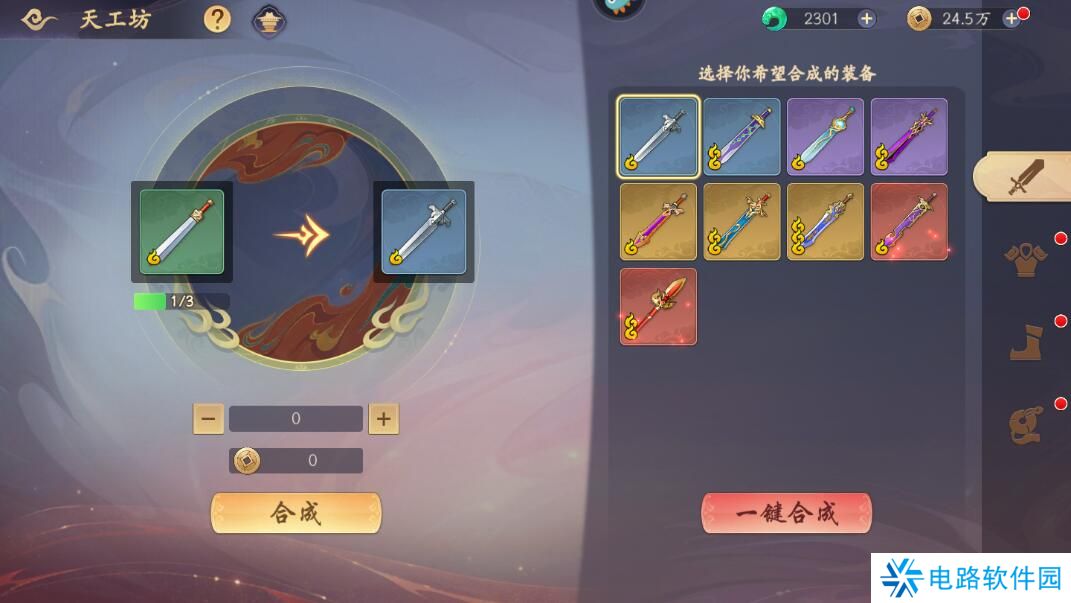Open the accessory tab below boots
Viewport: 1071px width, 603px height.
pos(1024,424)
